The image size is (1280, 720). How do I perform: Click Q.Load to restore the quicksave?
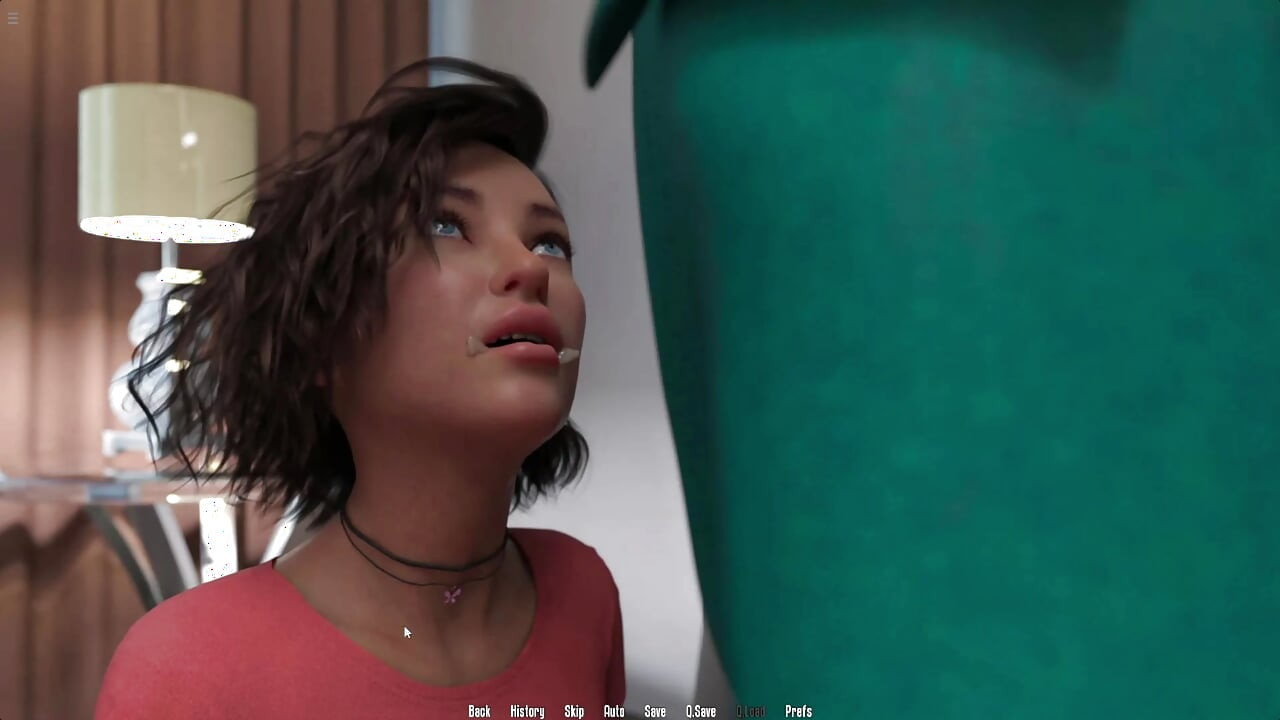751,711
